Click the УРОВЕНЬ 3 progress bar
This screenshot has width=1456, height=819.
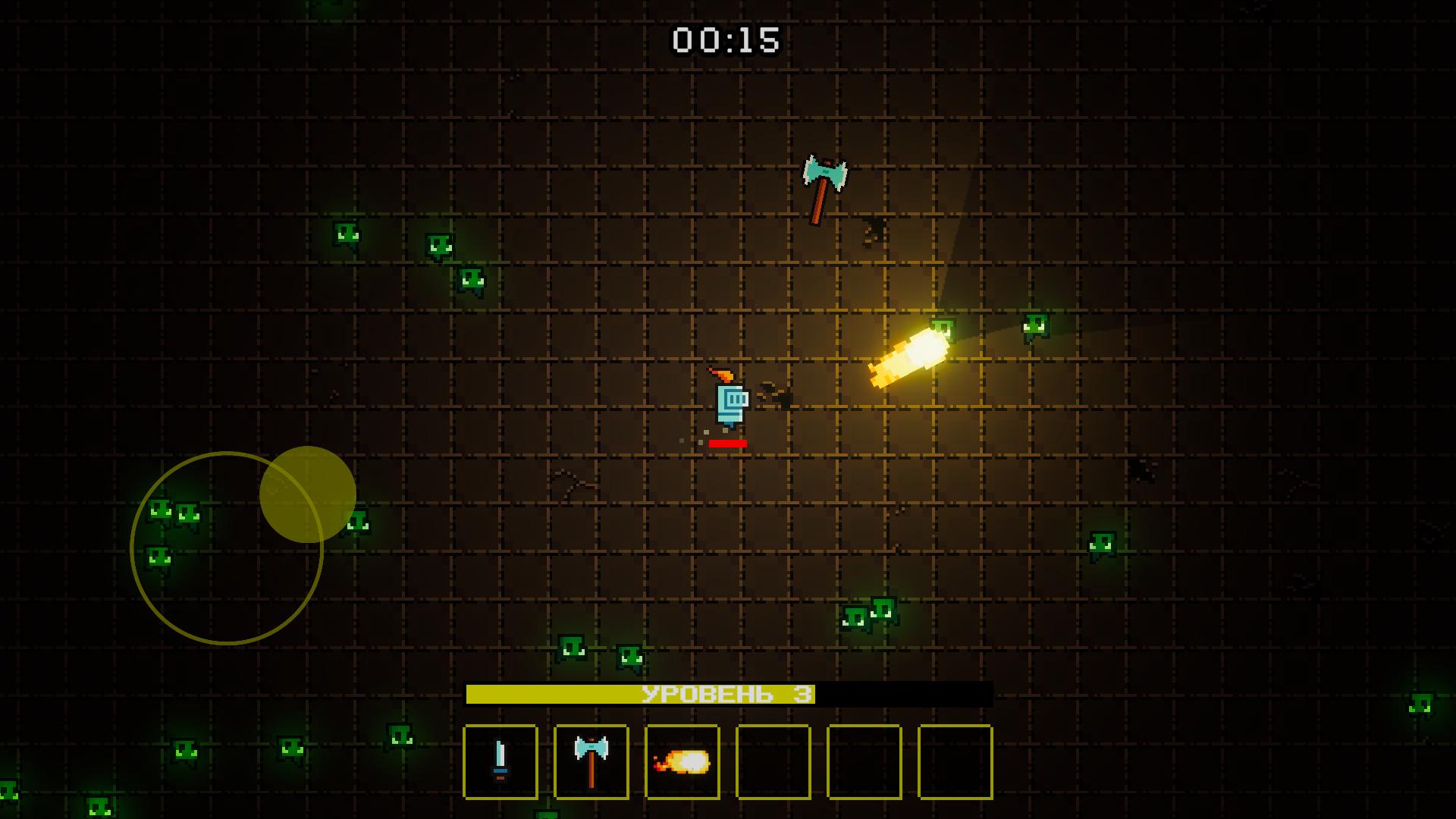[730, 692]
